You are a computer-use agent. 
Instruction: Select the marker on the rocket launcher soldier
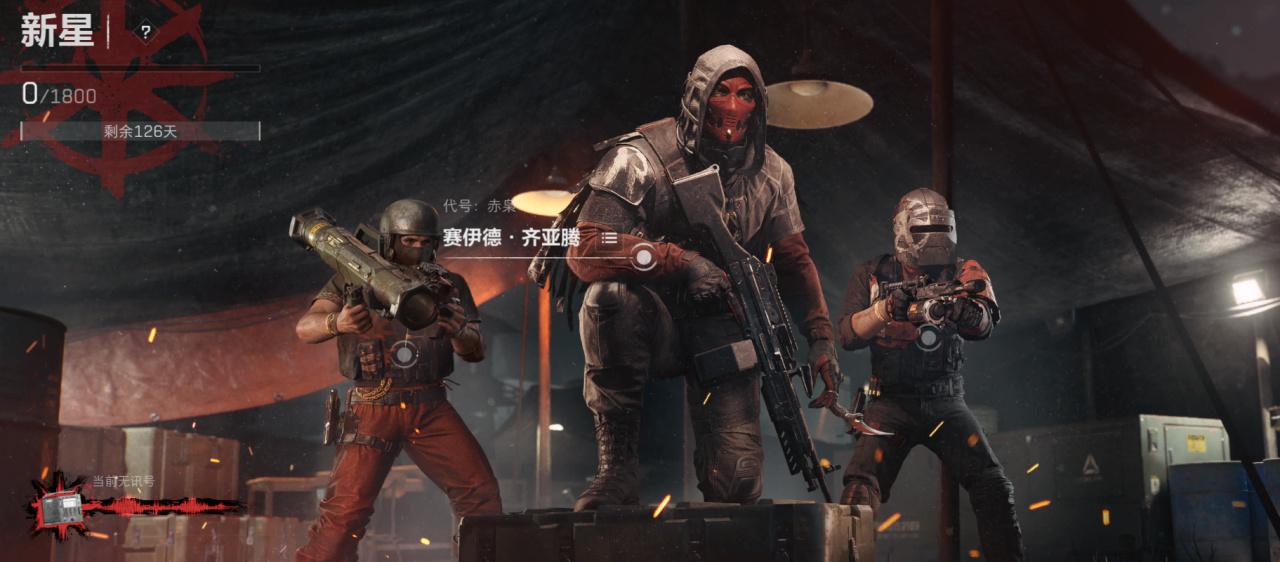404,353
